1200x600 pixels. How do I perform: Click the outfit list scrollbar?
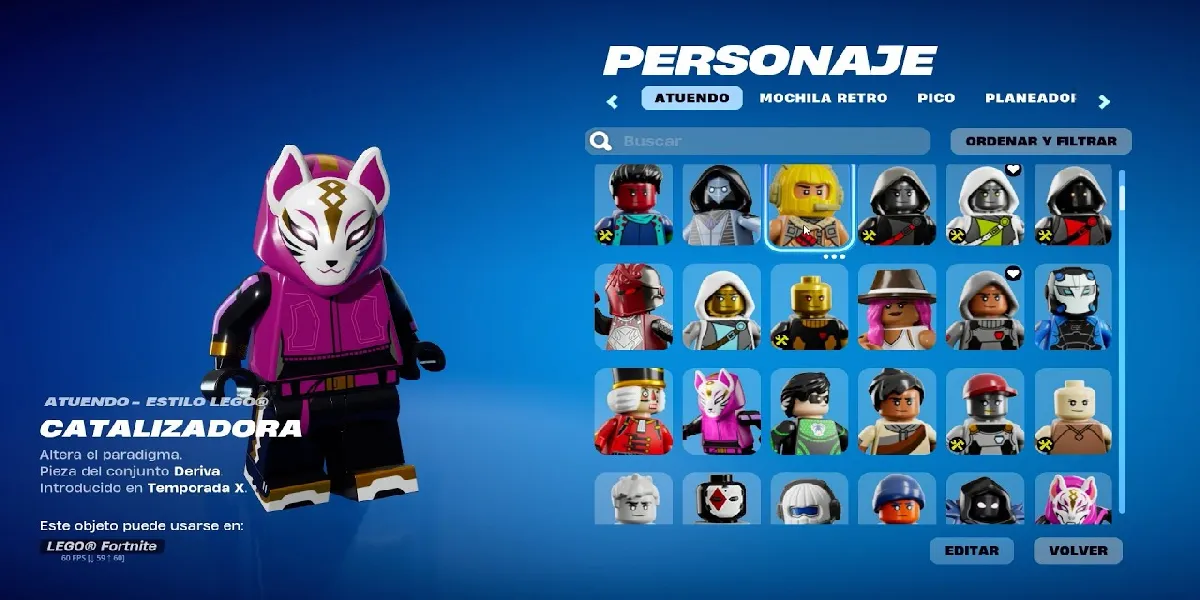[x=1122, y=300]
